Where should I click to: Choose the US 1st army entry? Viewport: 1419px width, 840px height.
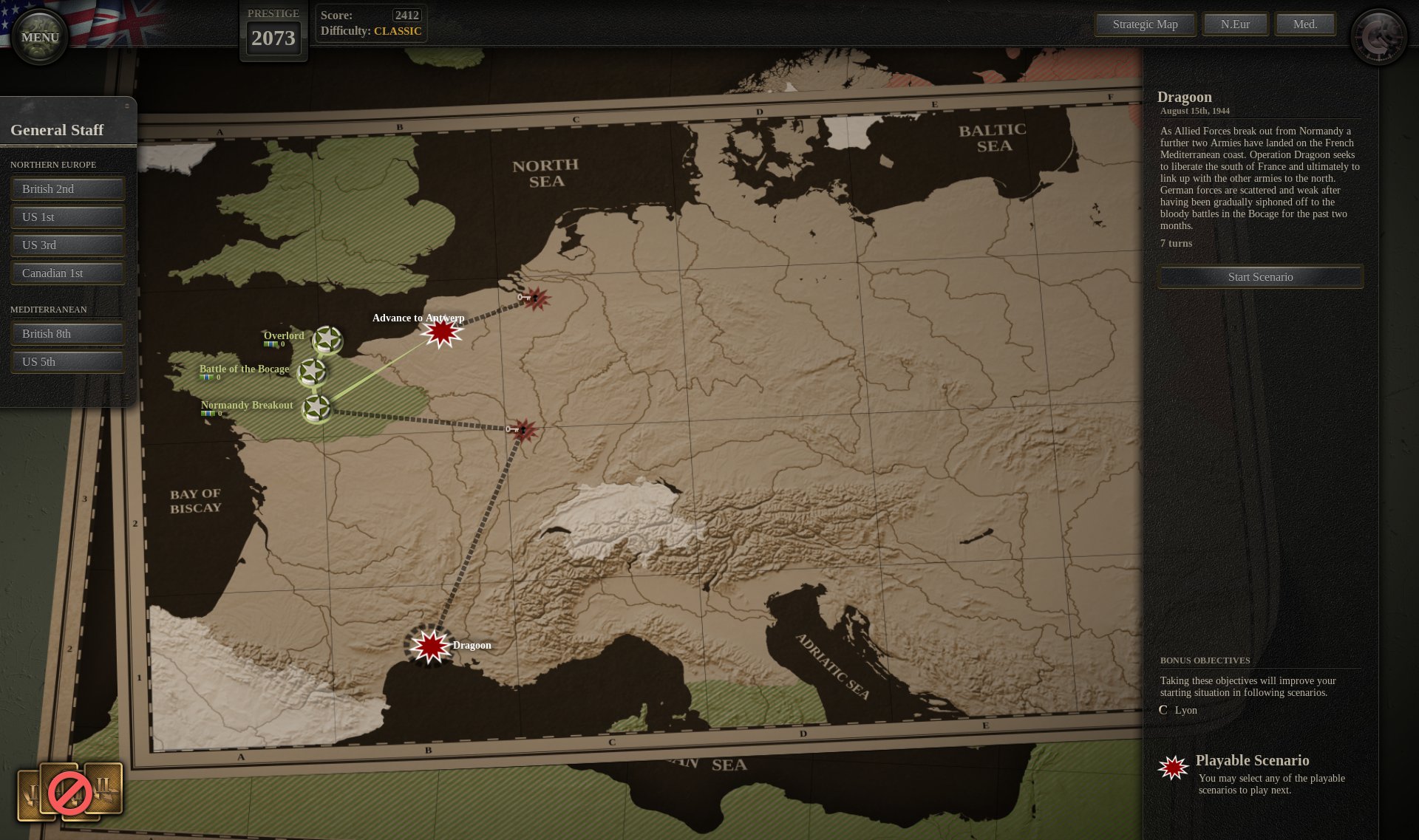click(x=67, y=217)
